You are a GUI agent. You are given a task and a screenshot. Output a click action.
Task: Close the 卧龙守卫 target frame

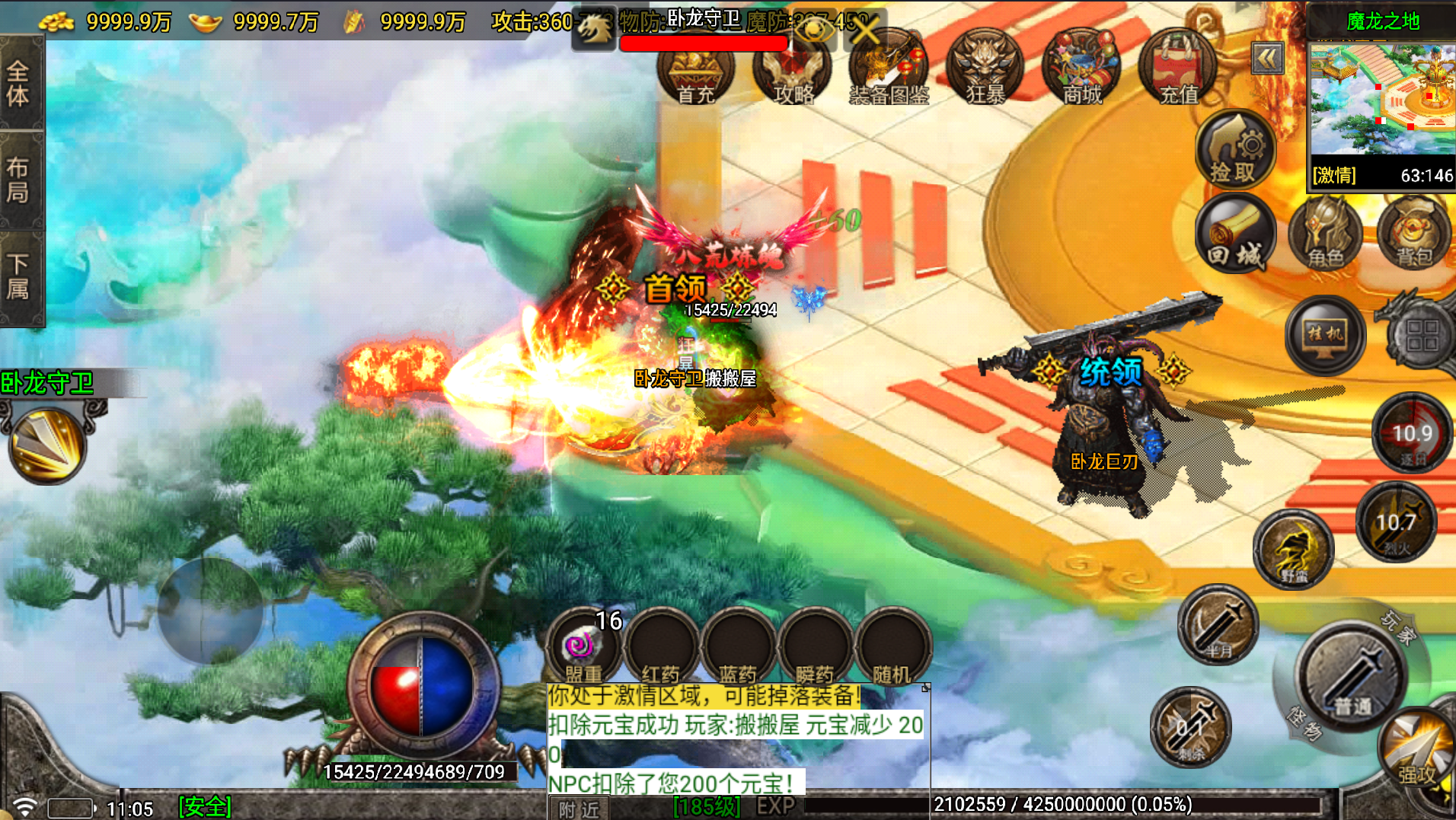866,30
